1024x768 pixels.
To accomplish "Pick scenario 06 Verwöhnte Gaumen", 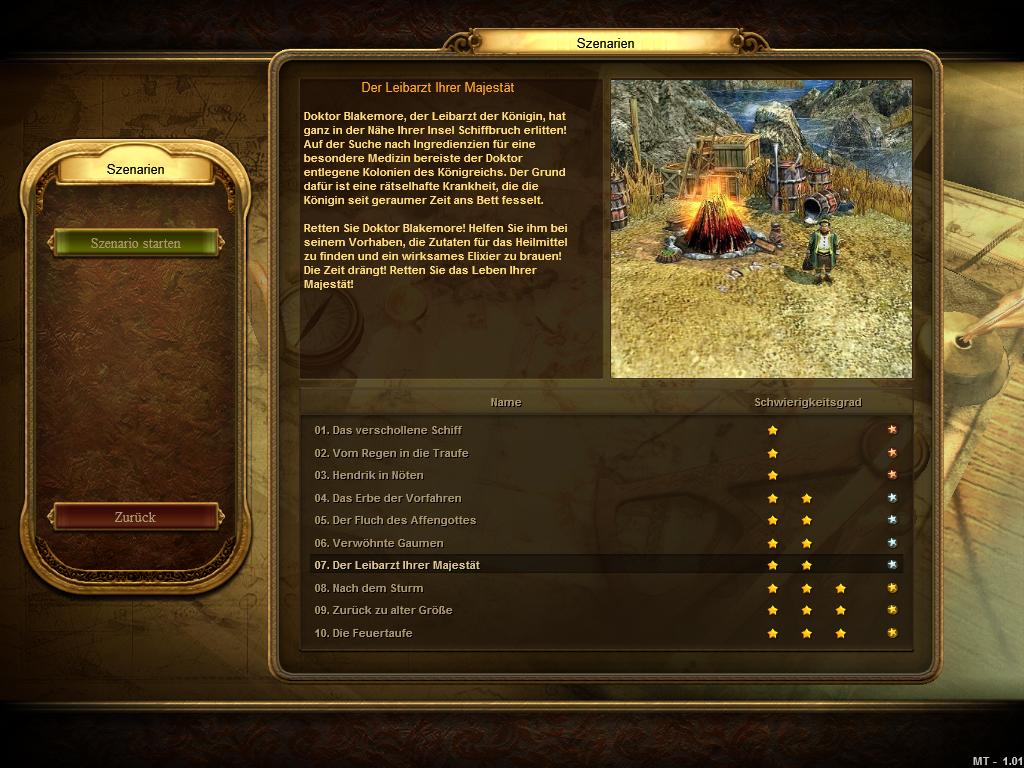I will 378,543.
